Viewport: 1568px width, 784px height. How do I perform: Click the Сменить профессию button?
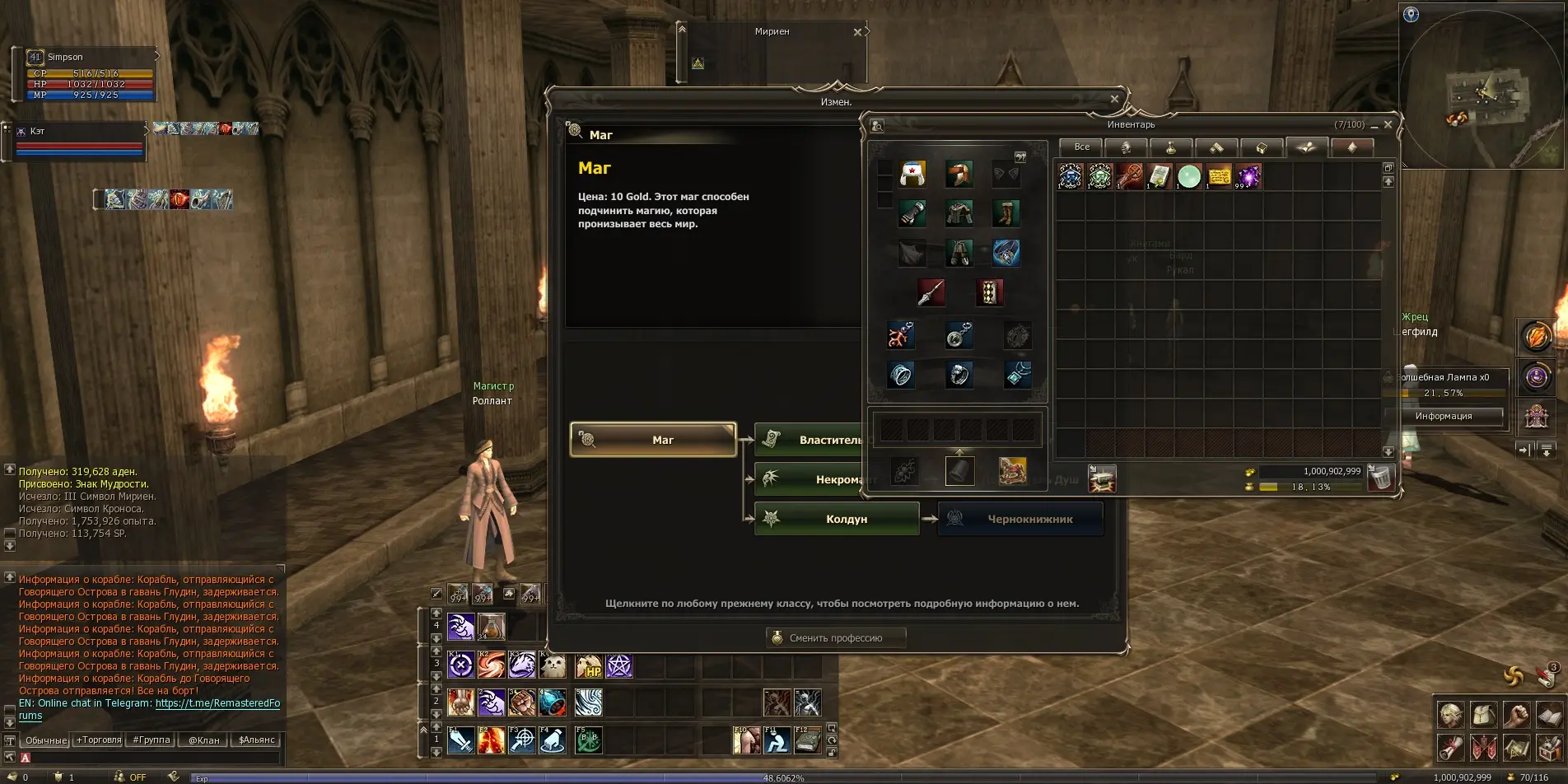835,638
